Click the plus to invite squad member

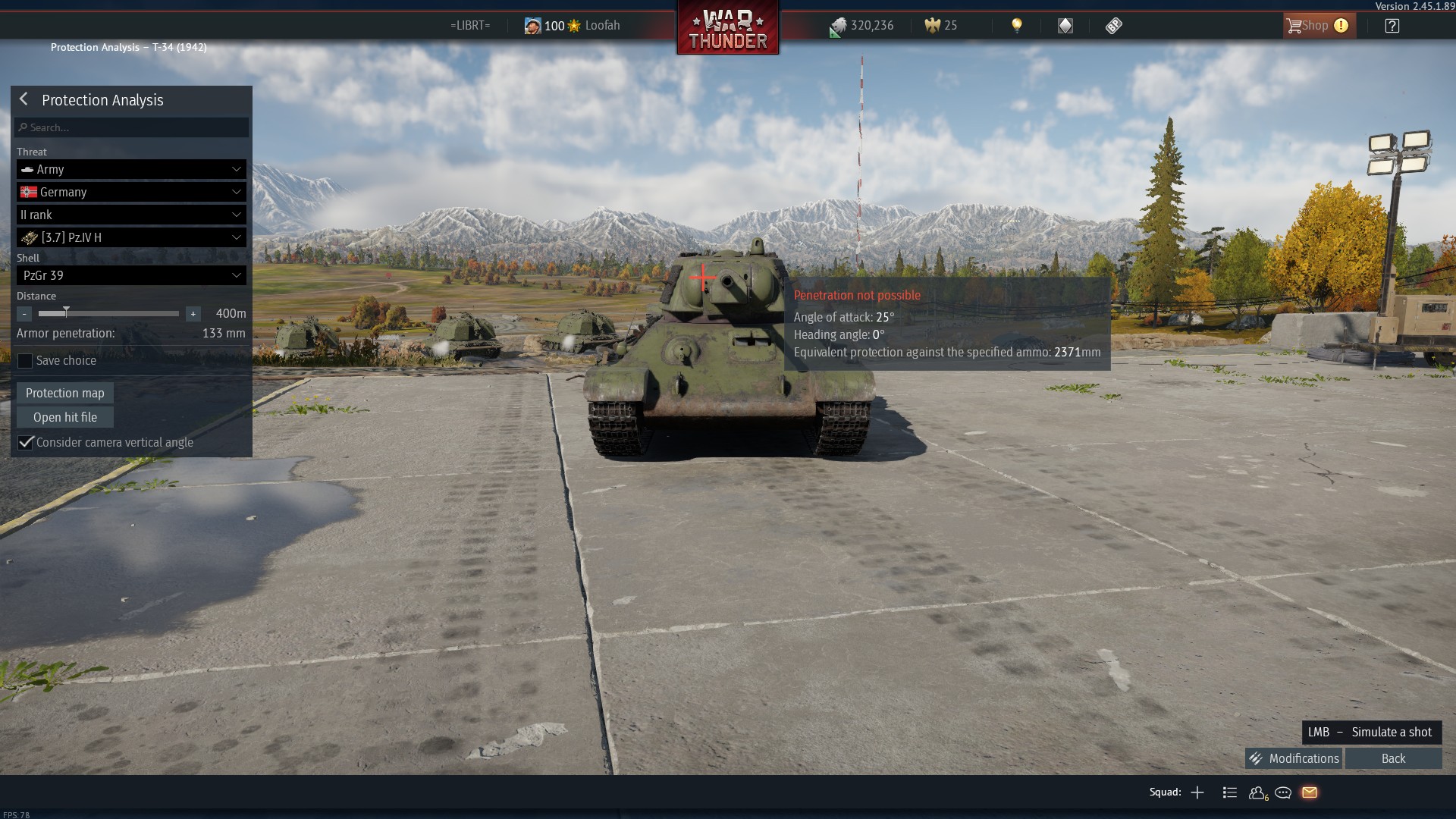(x=1197, y=792)
